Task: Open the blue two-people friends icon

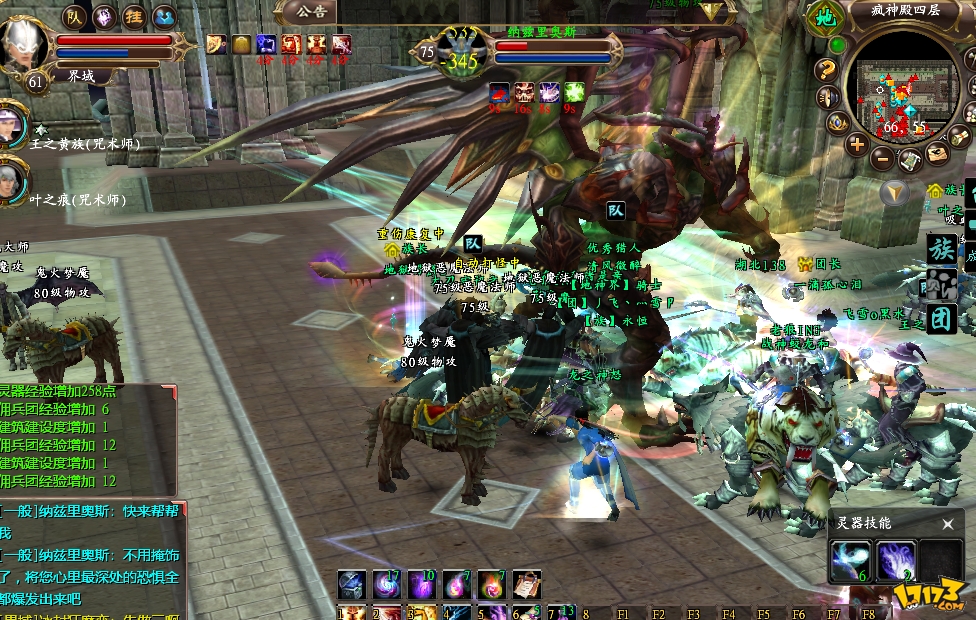Action: (x=164, y=16)
